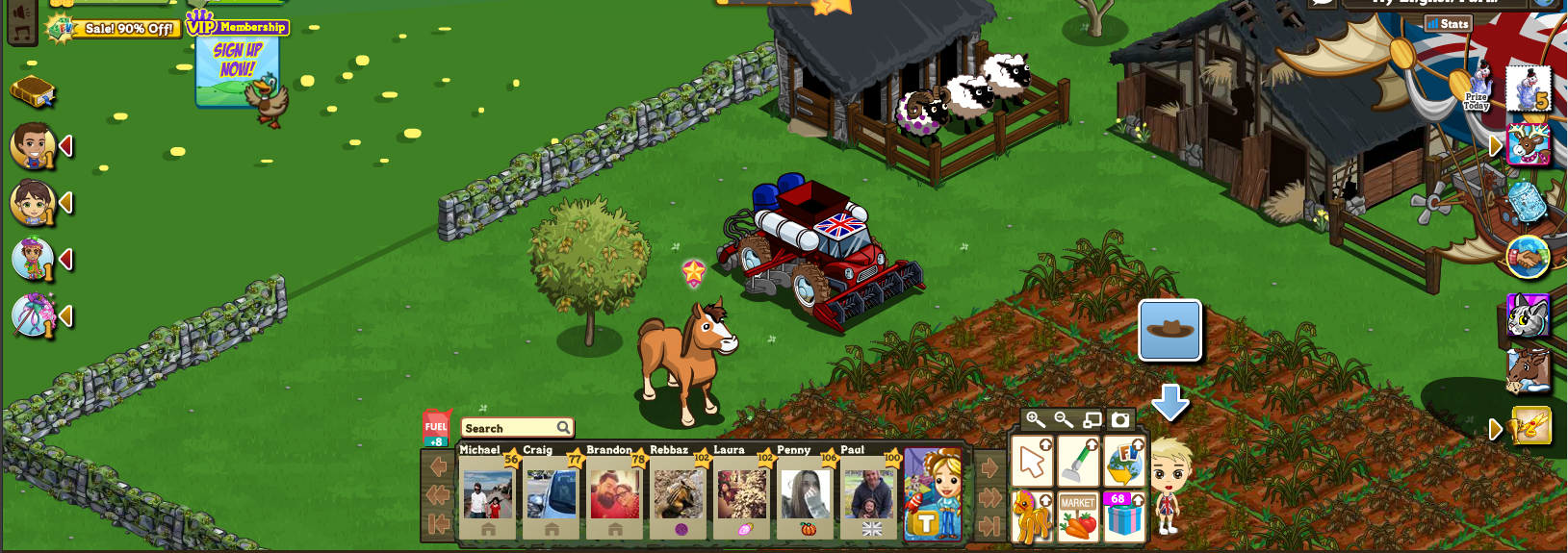
Task: Select the arrow cursor tool
Action: pos(1032,462)
